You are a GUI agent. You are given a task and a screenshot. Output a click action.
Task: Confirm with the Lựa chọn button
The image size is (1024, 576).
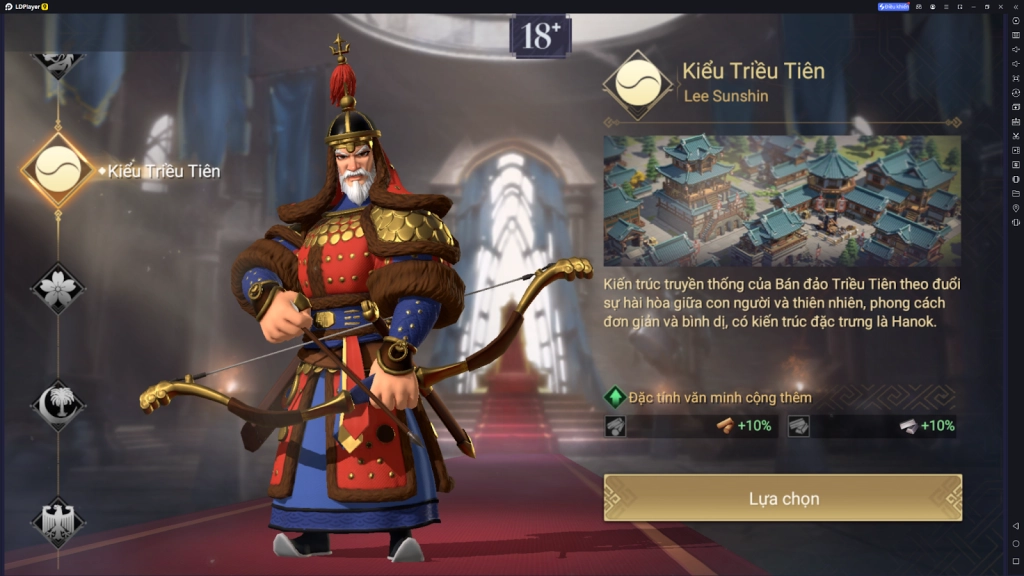[783, 498]
